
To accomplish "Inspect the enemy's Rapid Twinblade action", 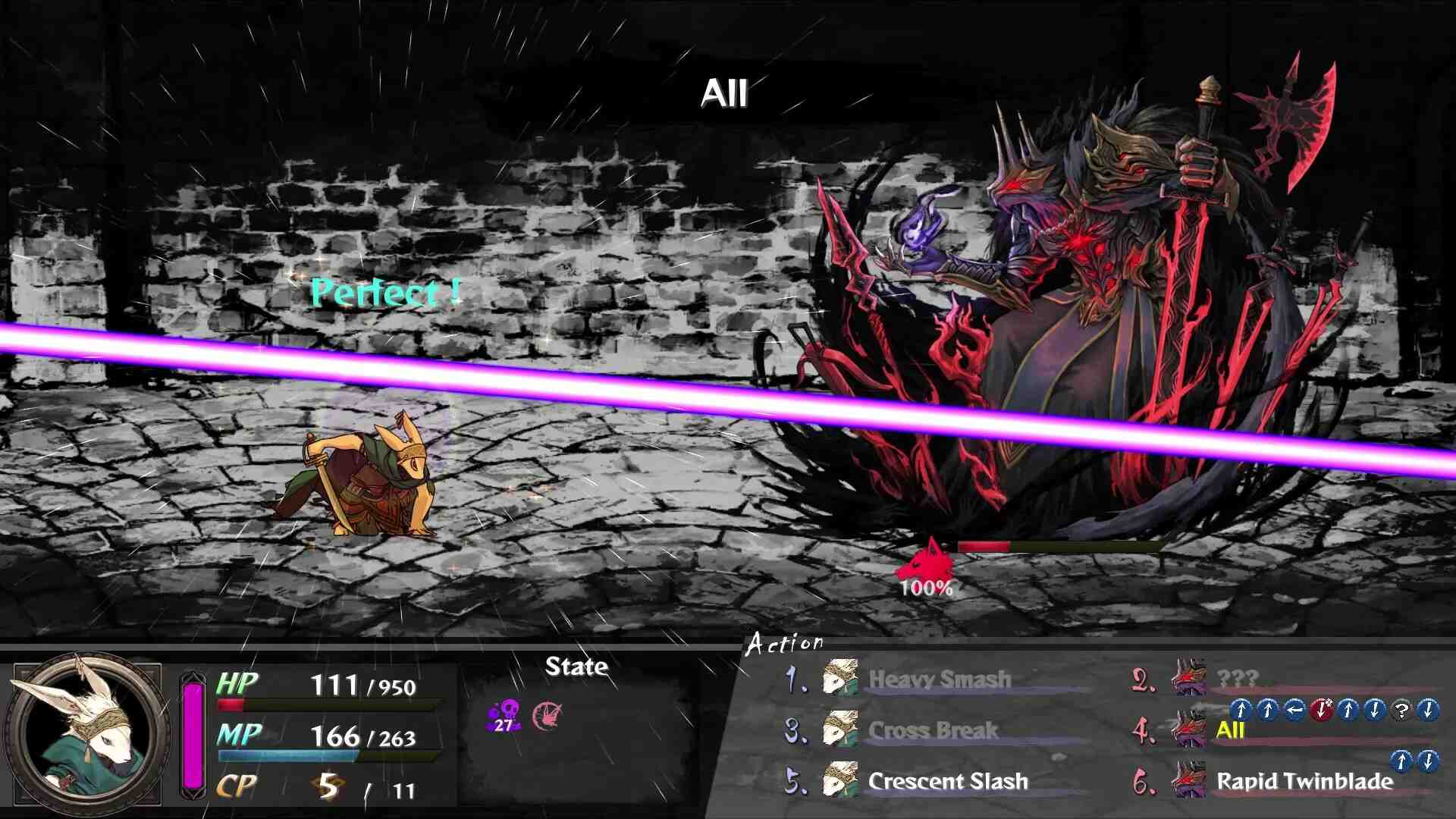I will pyautogui.click(x=1304, y=781).
